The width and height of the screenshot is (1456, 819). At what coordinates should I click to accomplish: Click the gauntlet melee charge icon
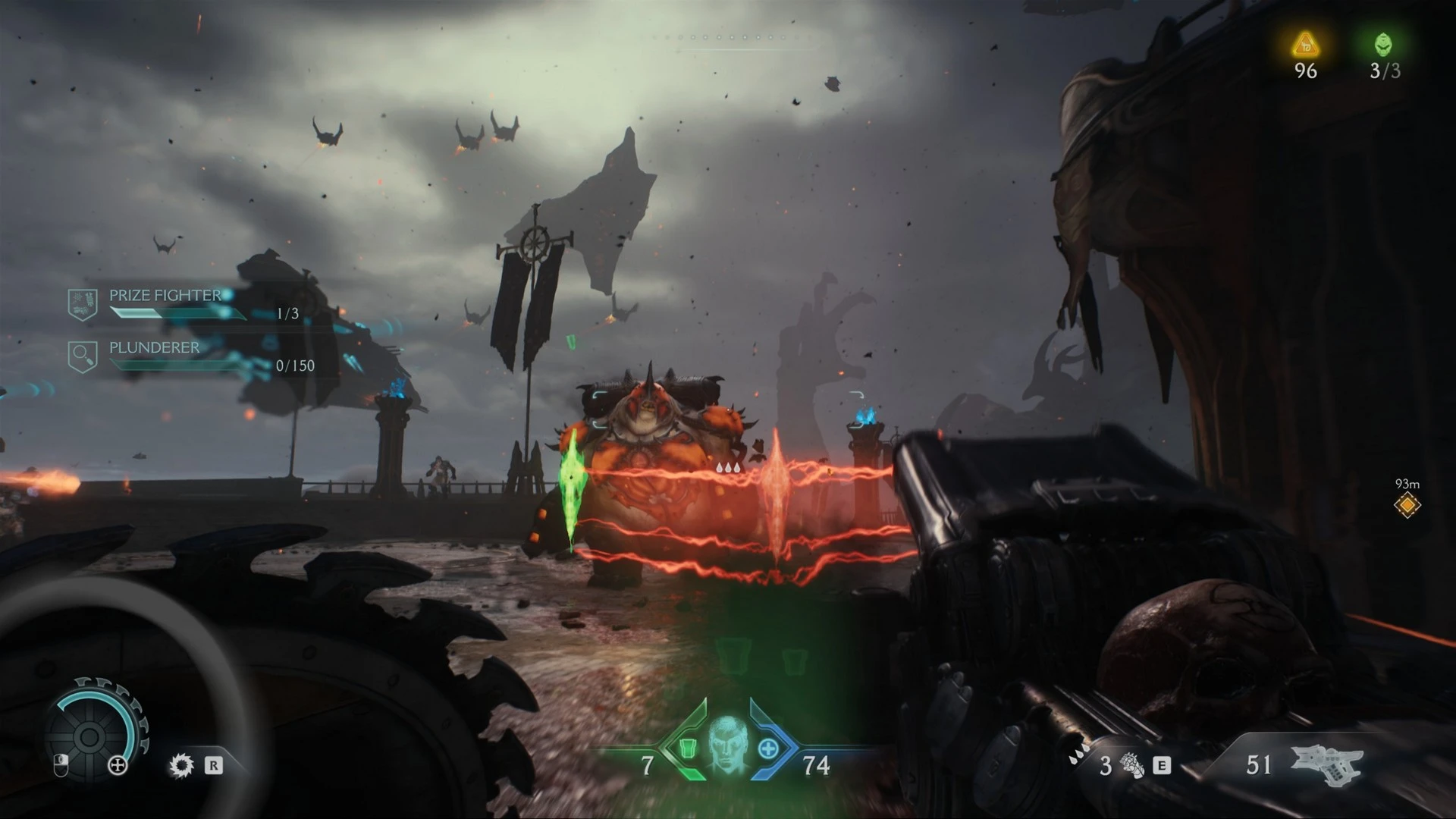click(1132, 765)
